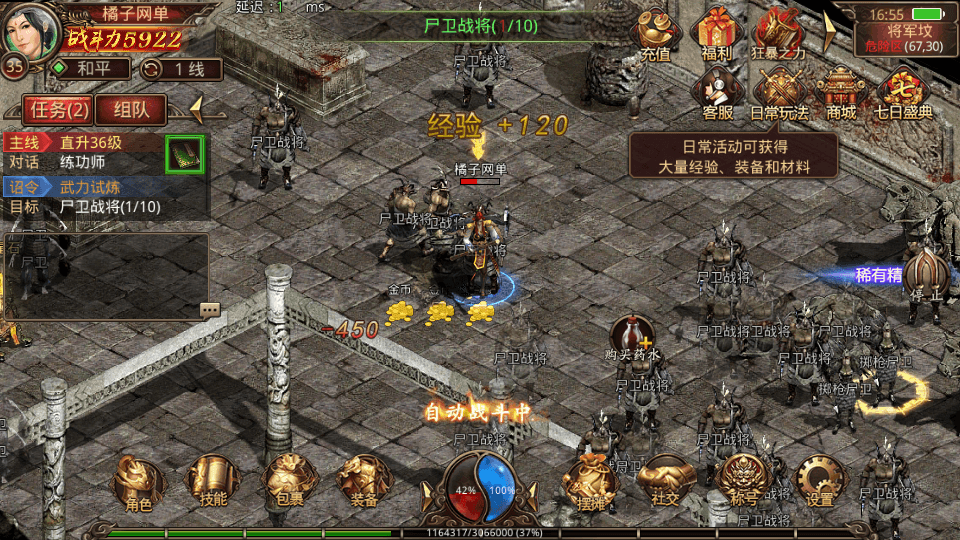The height and width of the screenshot is (540, 960).
Task: Open the 装备 equipment screen
Action: [357, 482]
